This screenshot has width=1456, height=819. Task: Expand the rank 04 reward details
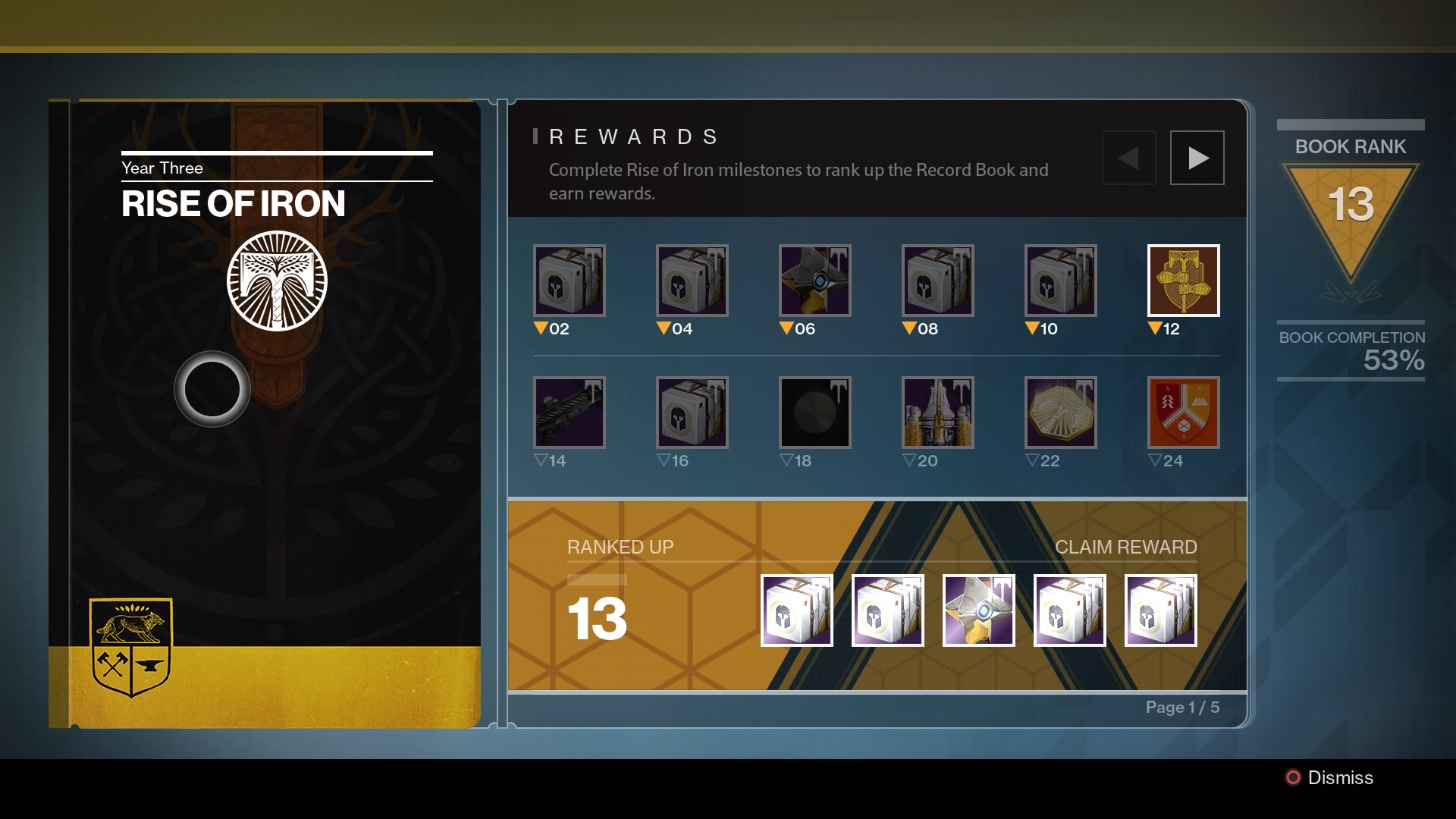pyautogui.click(x=692, y=281)
